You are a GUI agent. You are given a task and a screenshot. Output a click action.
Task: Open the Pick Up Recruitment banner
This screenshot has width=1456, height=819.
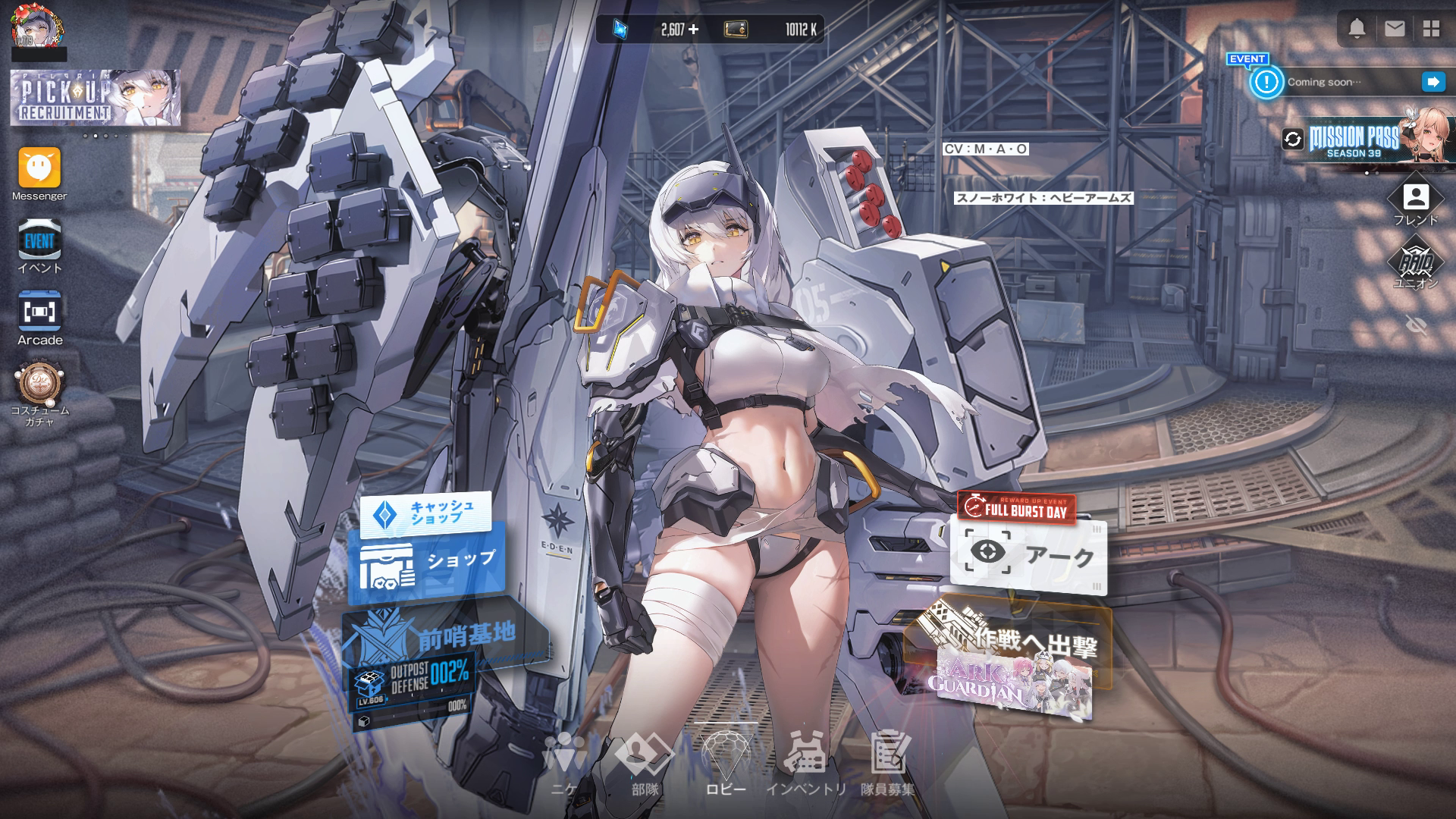(x=95, y=98)
